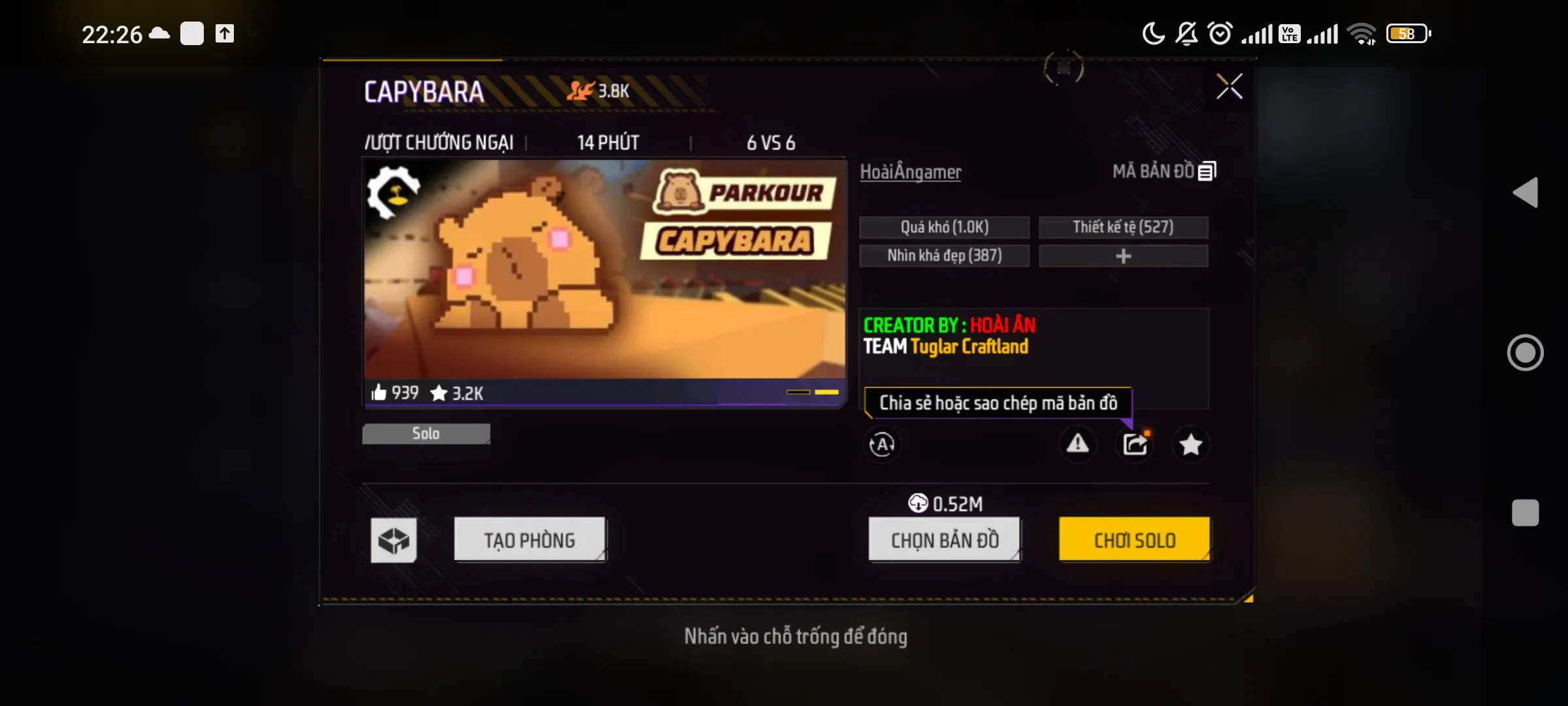Add a new tag with the plus button

(1123, 256)
